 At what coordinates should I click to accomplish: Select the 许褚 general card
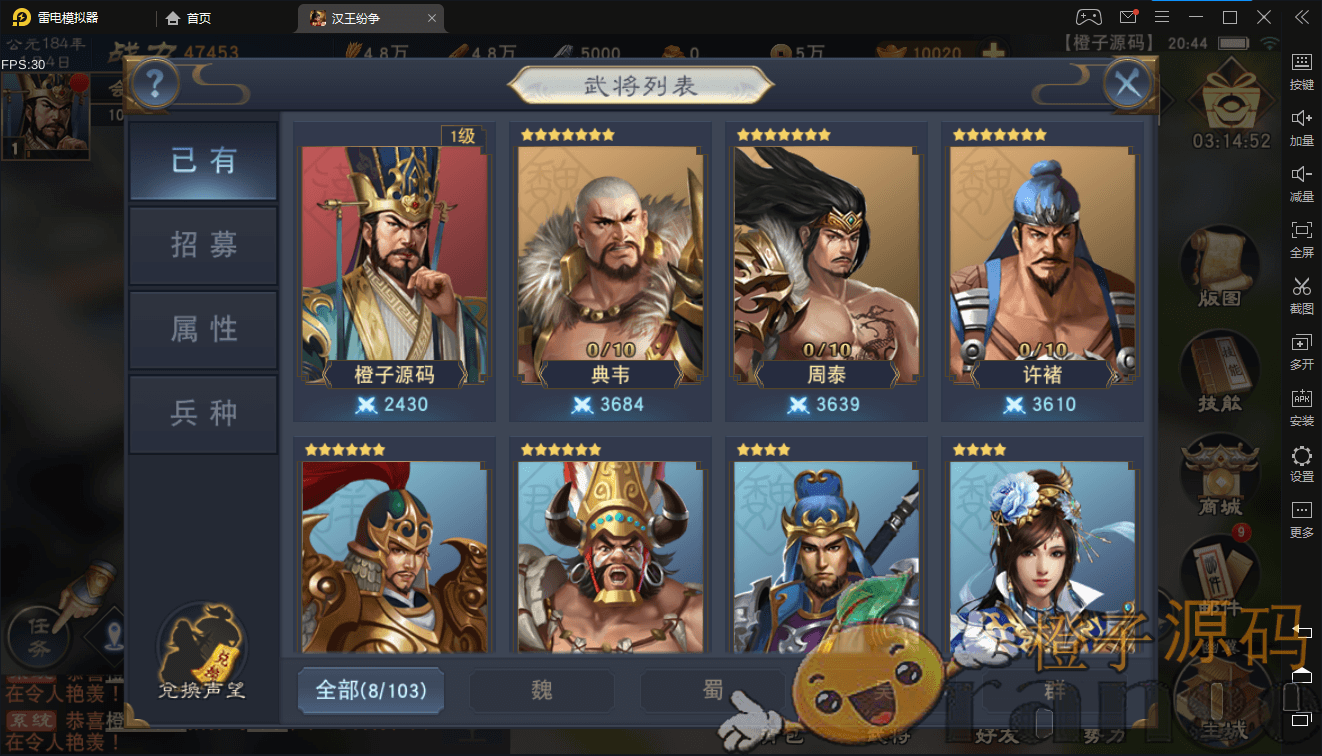click(x=1042, y=268)
